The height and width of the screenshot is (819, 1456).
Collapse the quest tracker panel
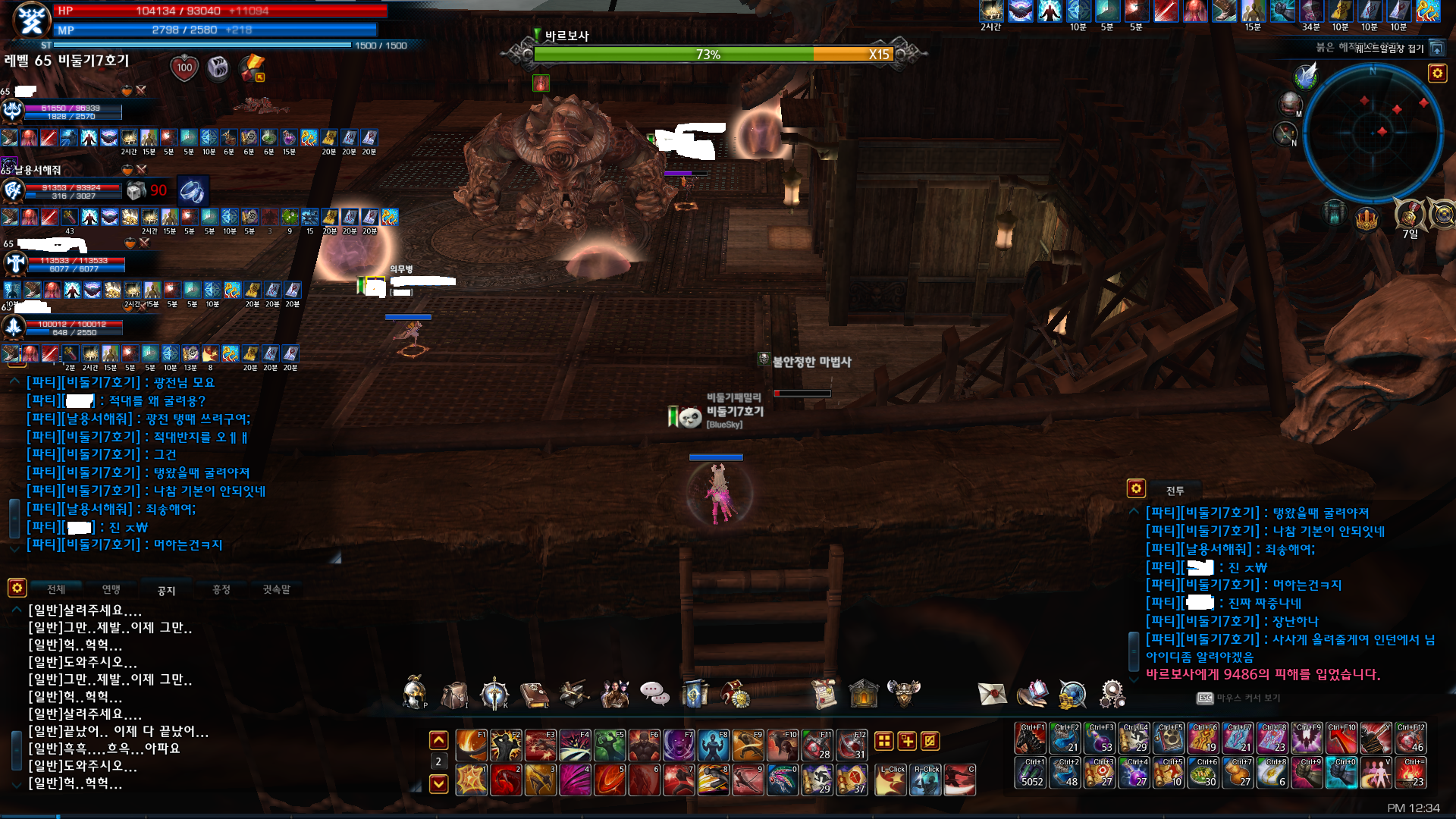pyautogui.click(x=1436, y=49)
